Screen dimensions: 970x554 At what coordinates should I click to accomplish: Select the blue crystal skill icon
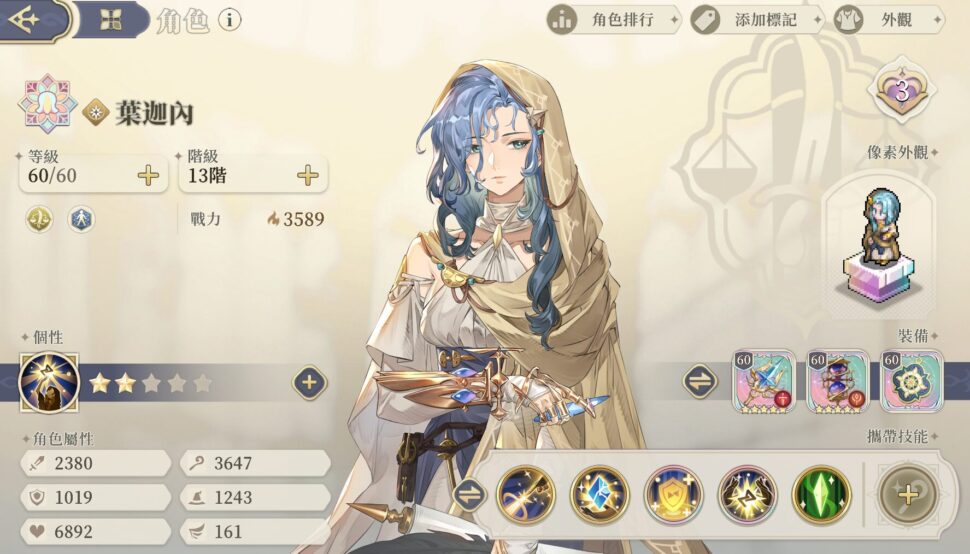(600, 495)
